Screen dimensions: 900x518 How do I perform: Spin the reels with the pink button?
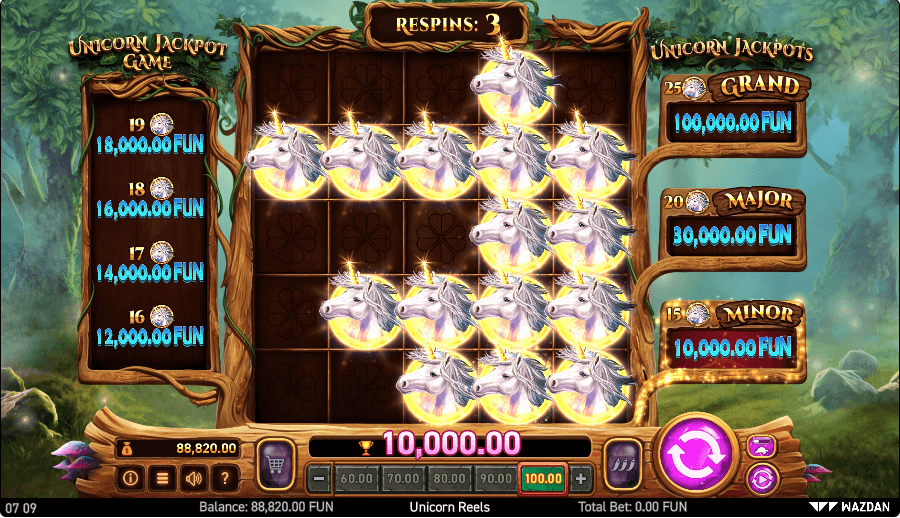[x=696, y=455]
